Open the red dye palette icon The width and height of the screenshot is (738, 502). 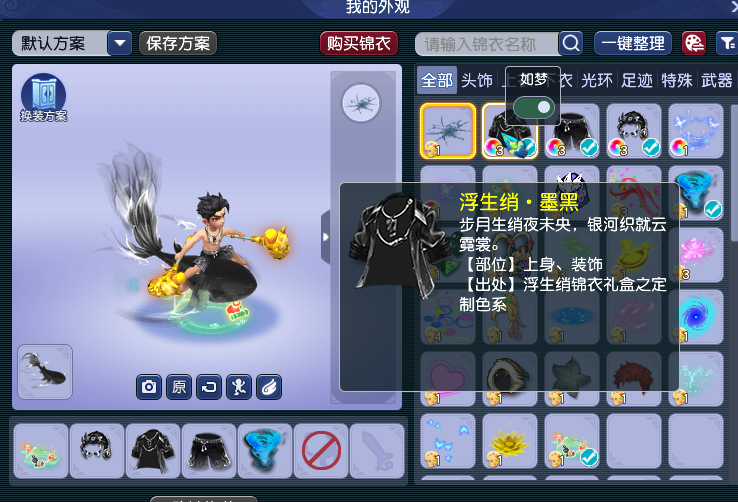point(693,43)
